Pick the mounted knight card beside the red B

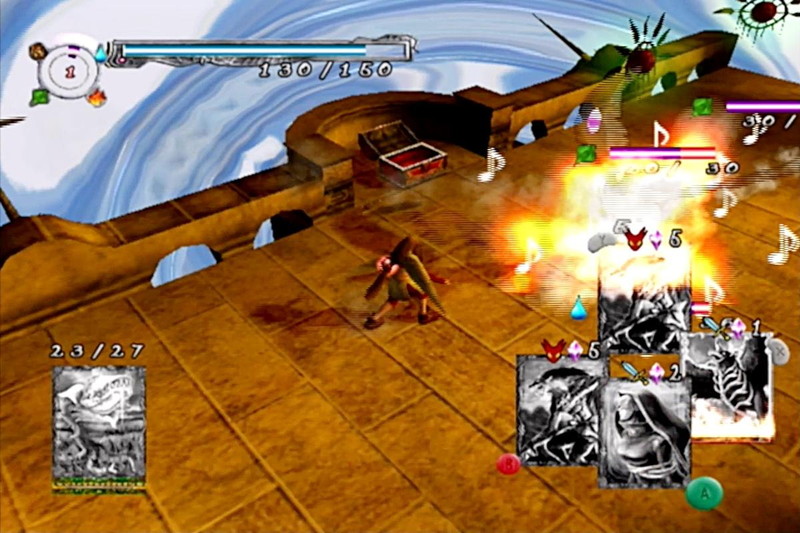tap(560, 410)
